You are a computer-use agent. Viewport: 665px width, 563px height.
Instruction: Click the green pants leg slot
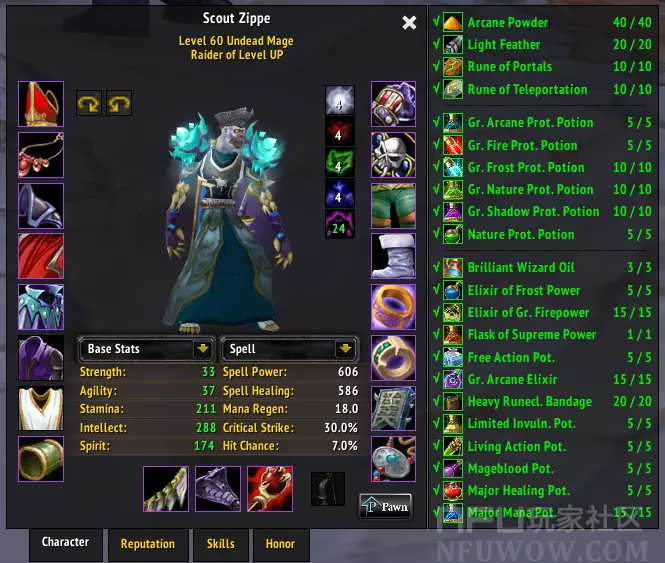(x=393, y=205)
